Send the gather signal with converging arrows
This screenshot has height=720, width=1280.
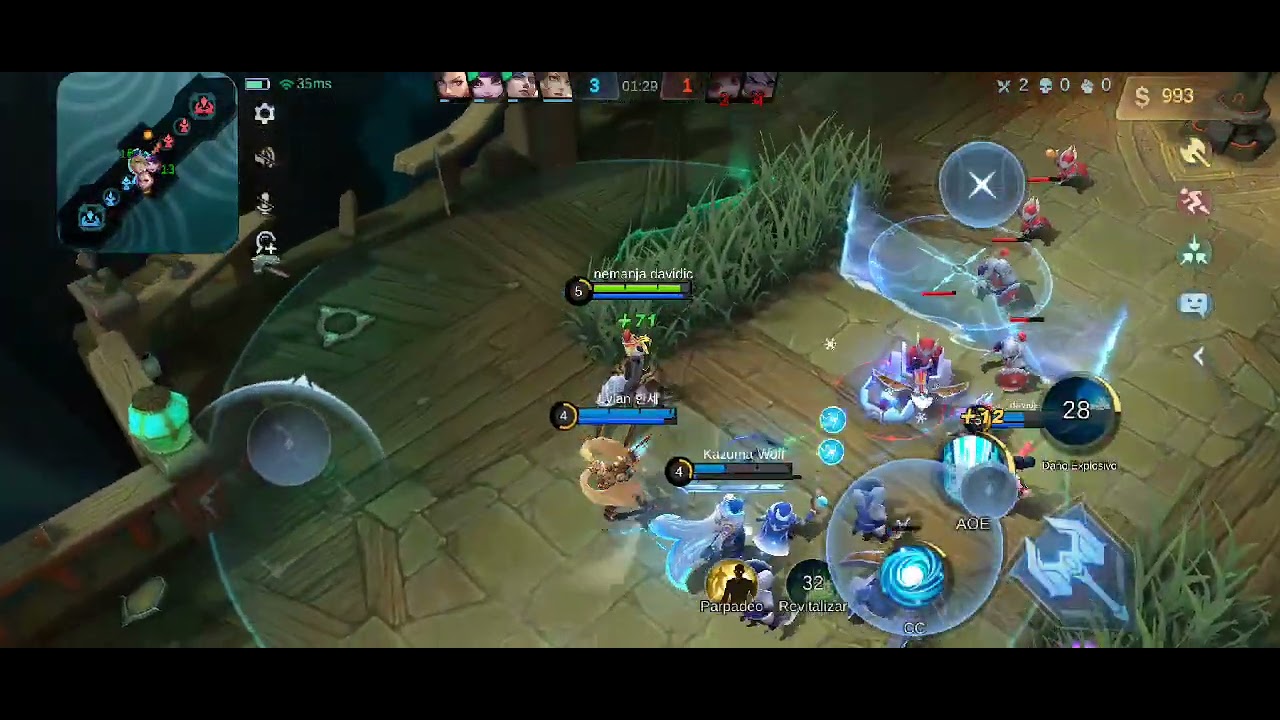(x=1195, y=254)
